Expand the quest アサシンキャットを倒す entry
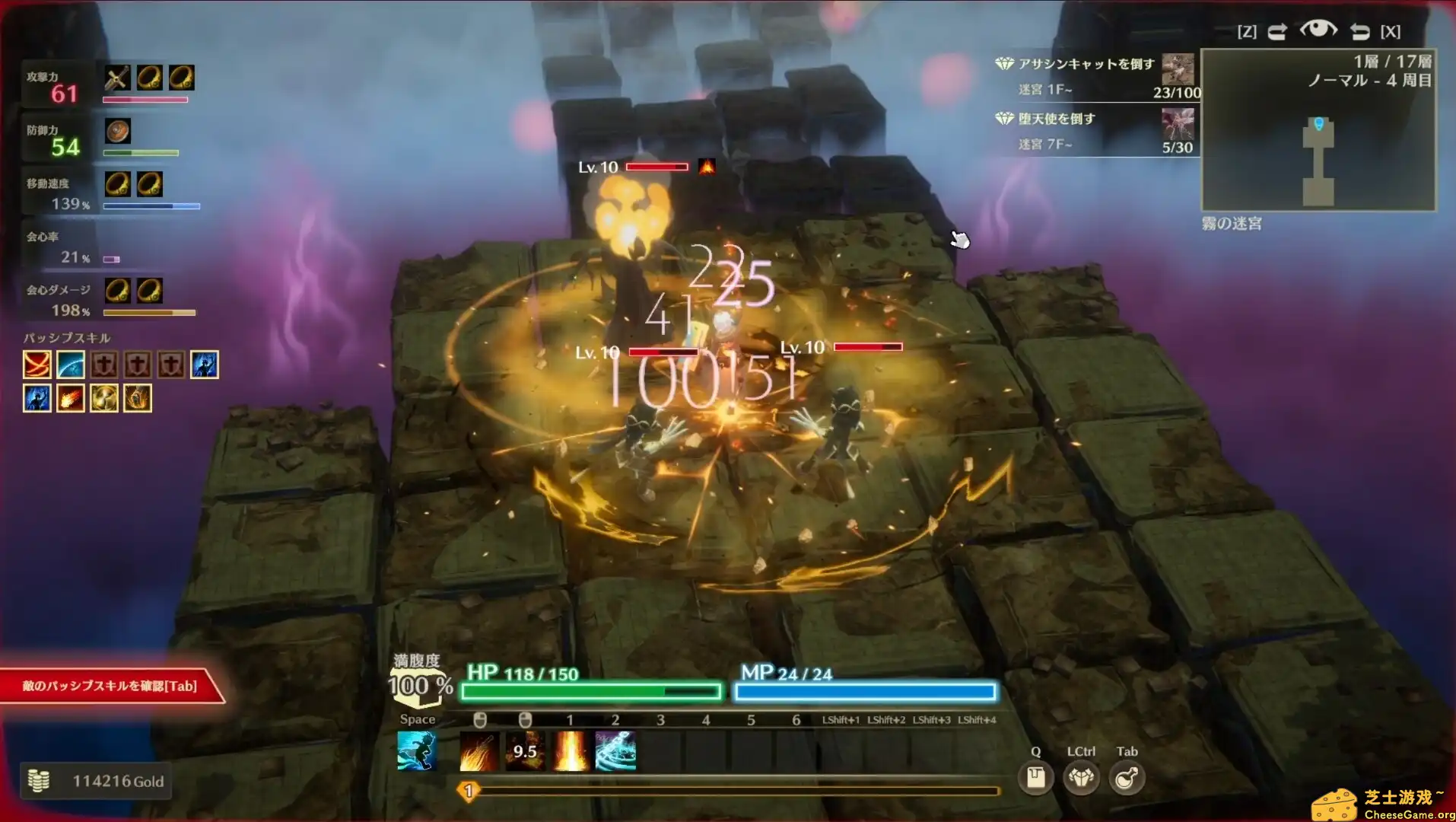The width and height of the screenshot is (1456, 822). (1080, 66)
